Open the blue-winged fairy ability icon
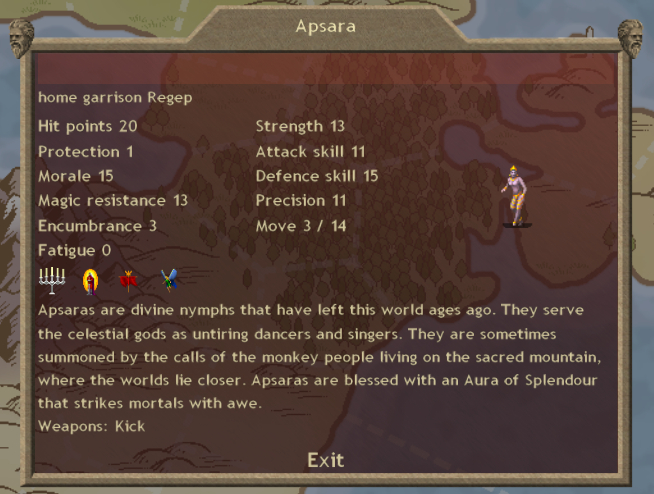The width and height of the screenshot is (654, 494). point(169,281)
